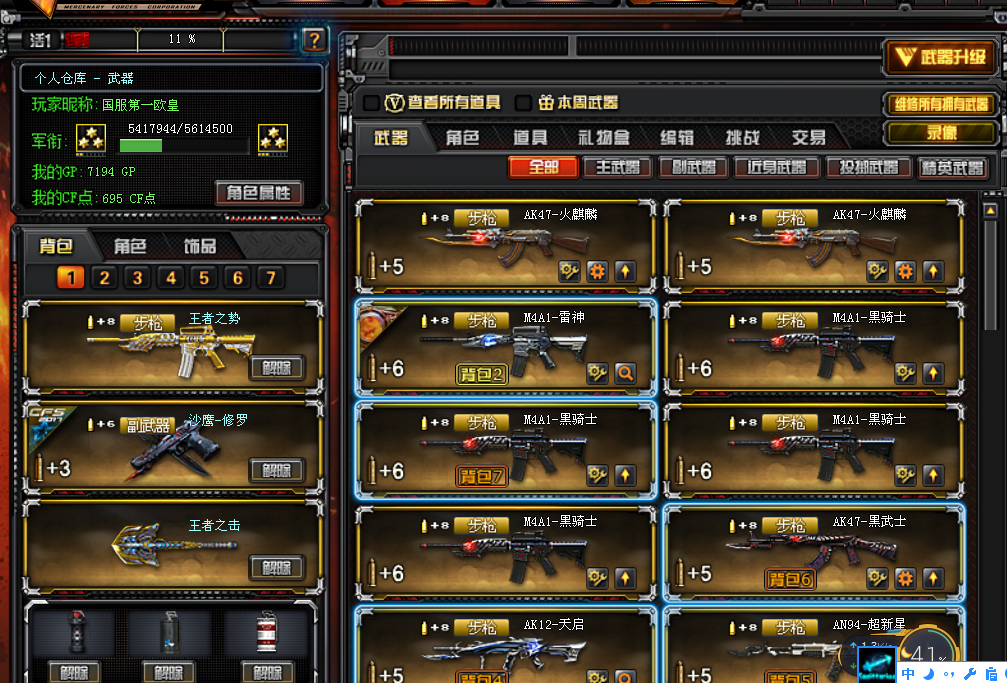Switch to the 饰品 accessories tab
Image resolution: width=1007 pixels, height=683 pixels.
coord(199,246)
